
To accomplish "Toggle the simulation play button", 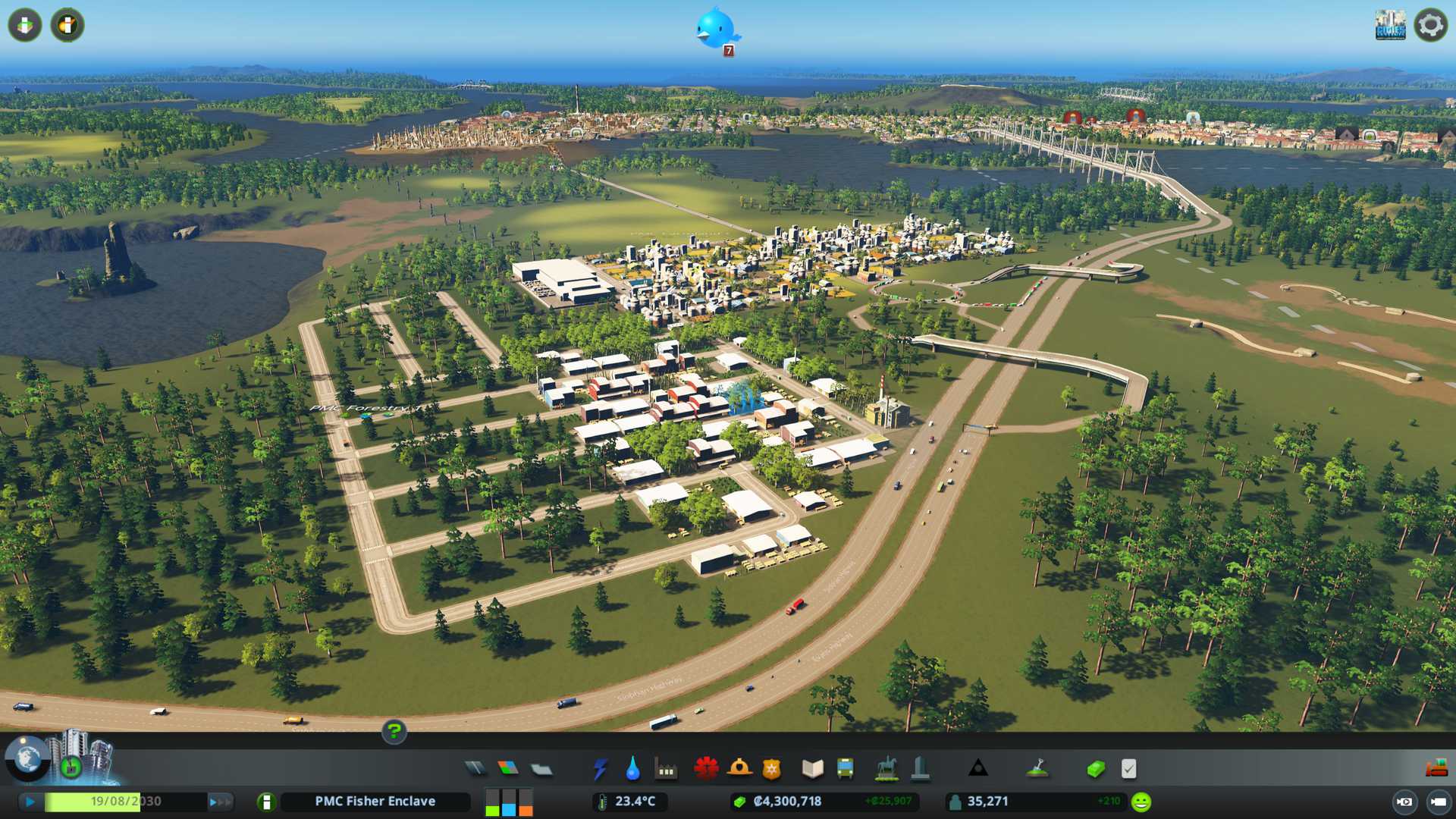I will 30,802.
